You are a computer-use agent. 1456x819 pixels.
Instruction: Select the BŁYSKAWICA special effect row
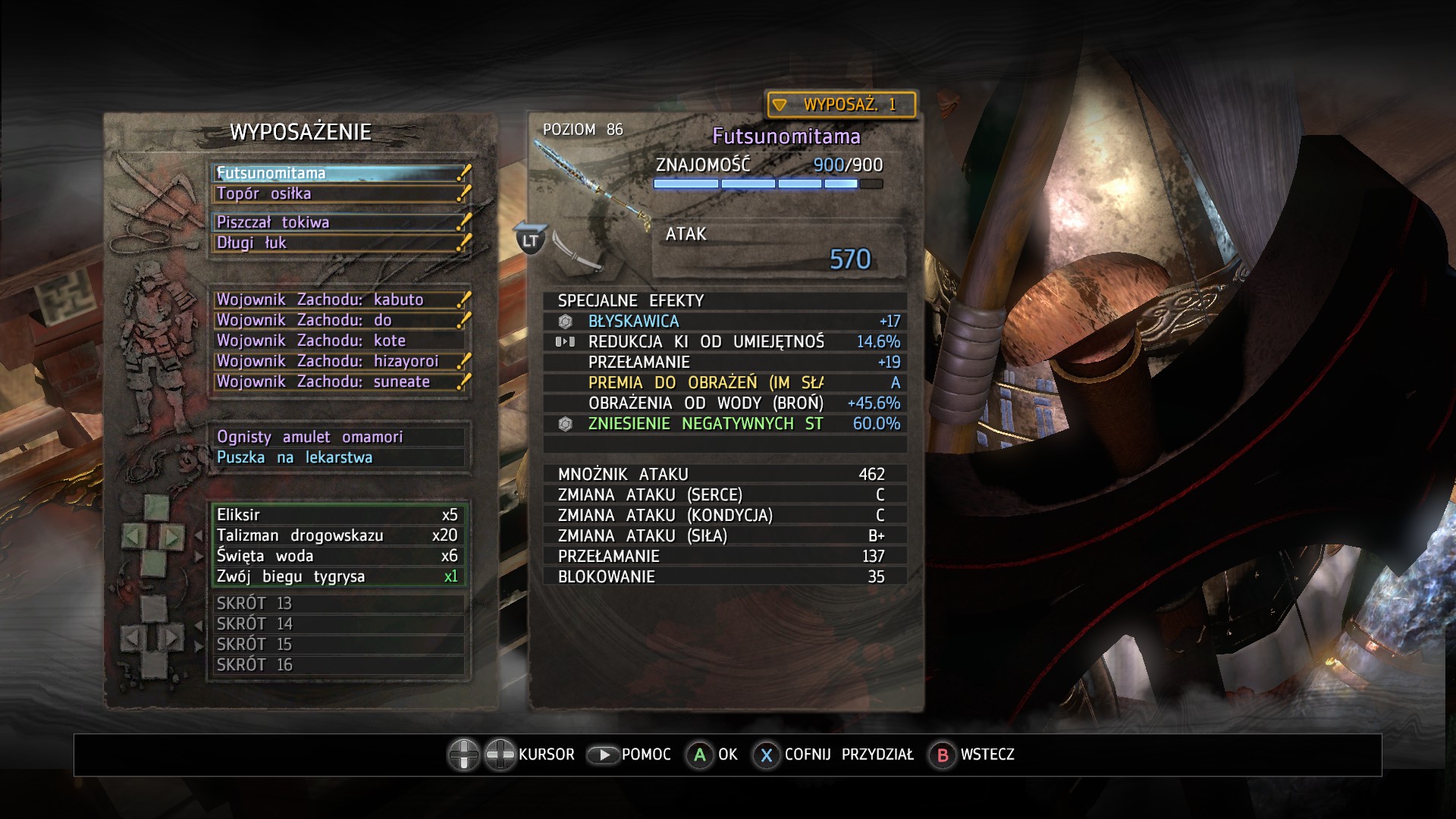coord(725,322)
